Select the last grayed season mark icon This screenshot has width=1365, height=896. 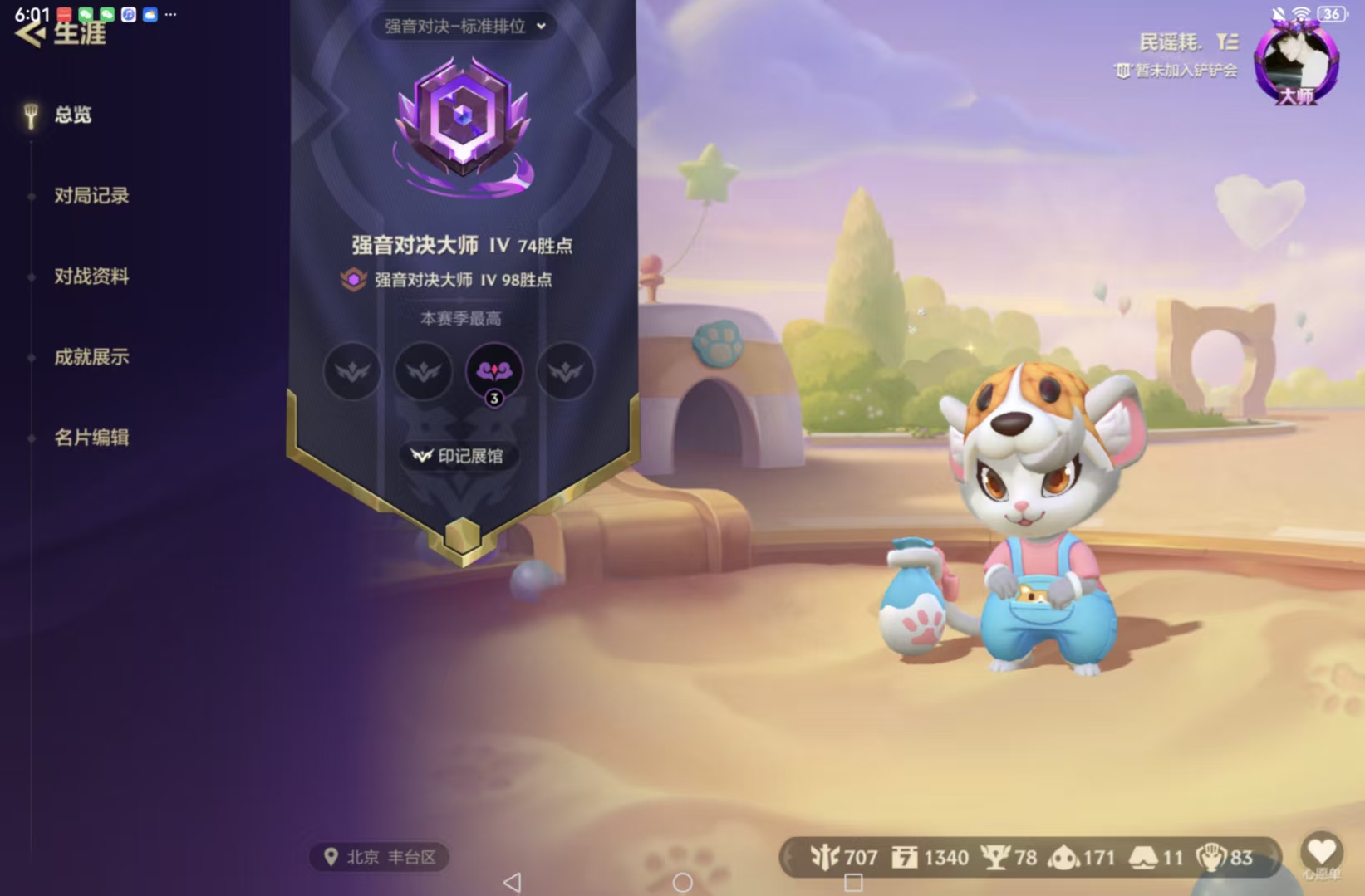pos(566,372)
